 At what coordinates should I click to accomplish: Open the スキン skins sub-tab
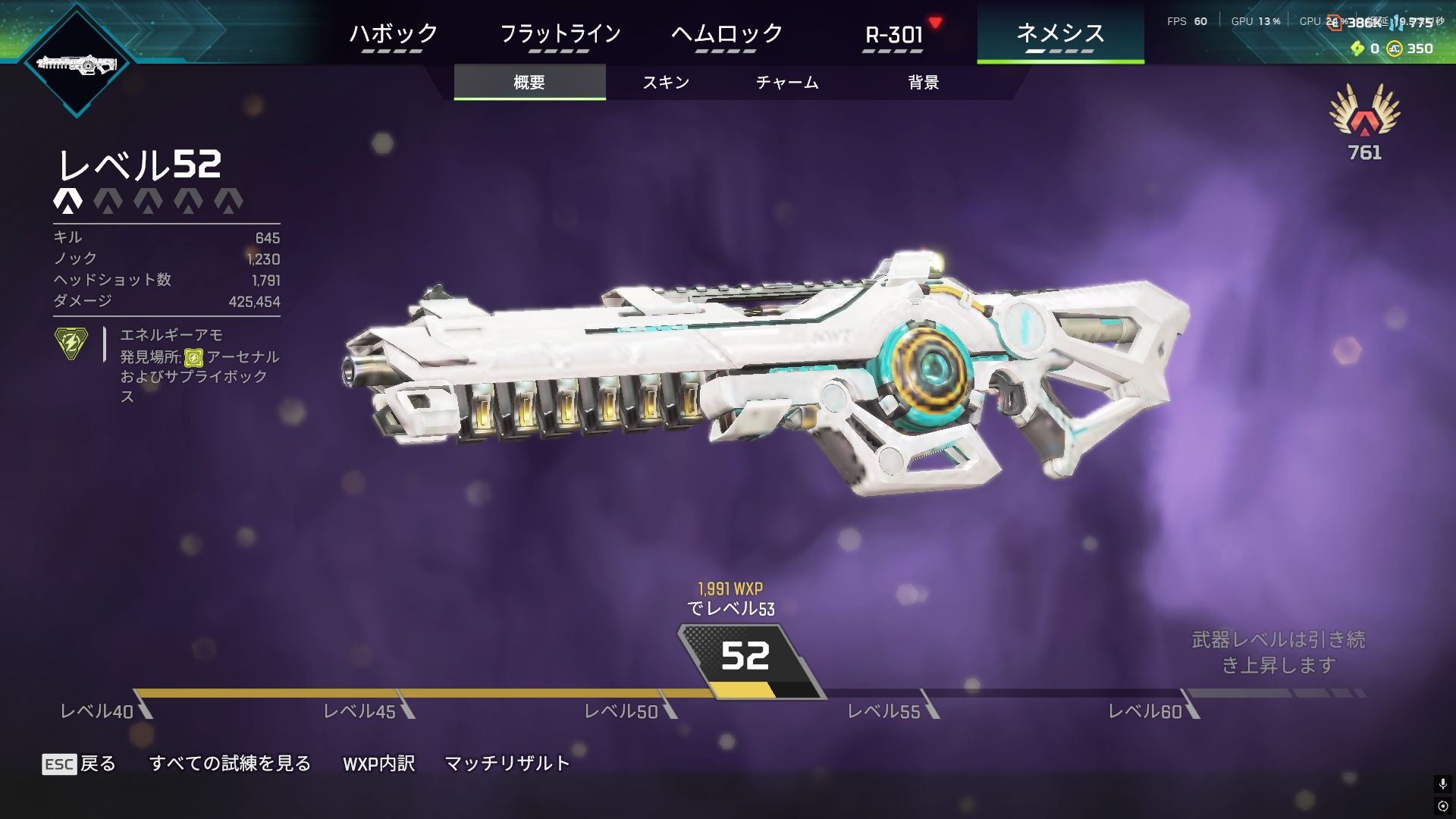pyautogui.click(x=666, y=82)
